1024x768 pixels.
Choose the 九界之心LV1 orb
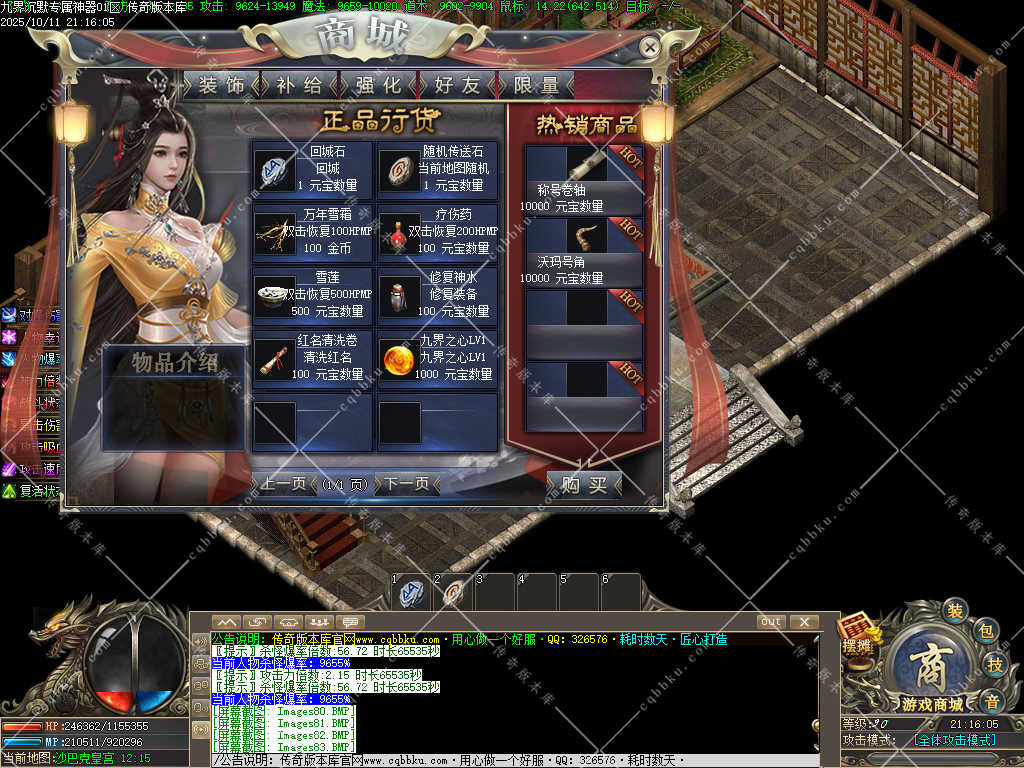[437, 358]
